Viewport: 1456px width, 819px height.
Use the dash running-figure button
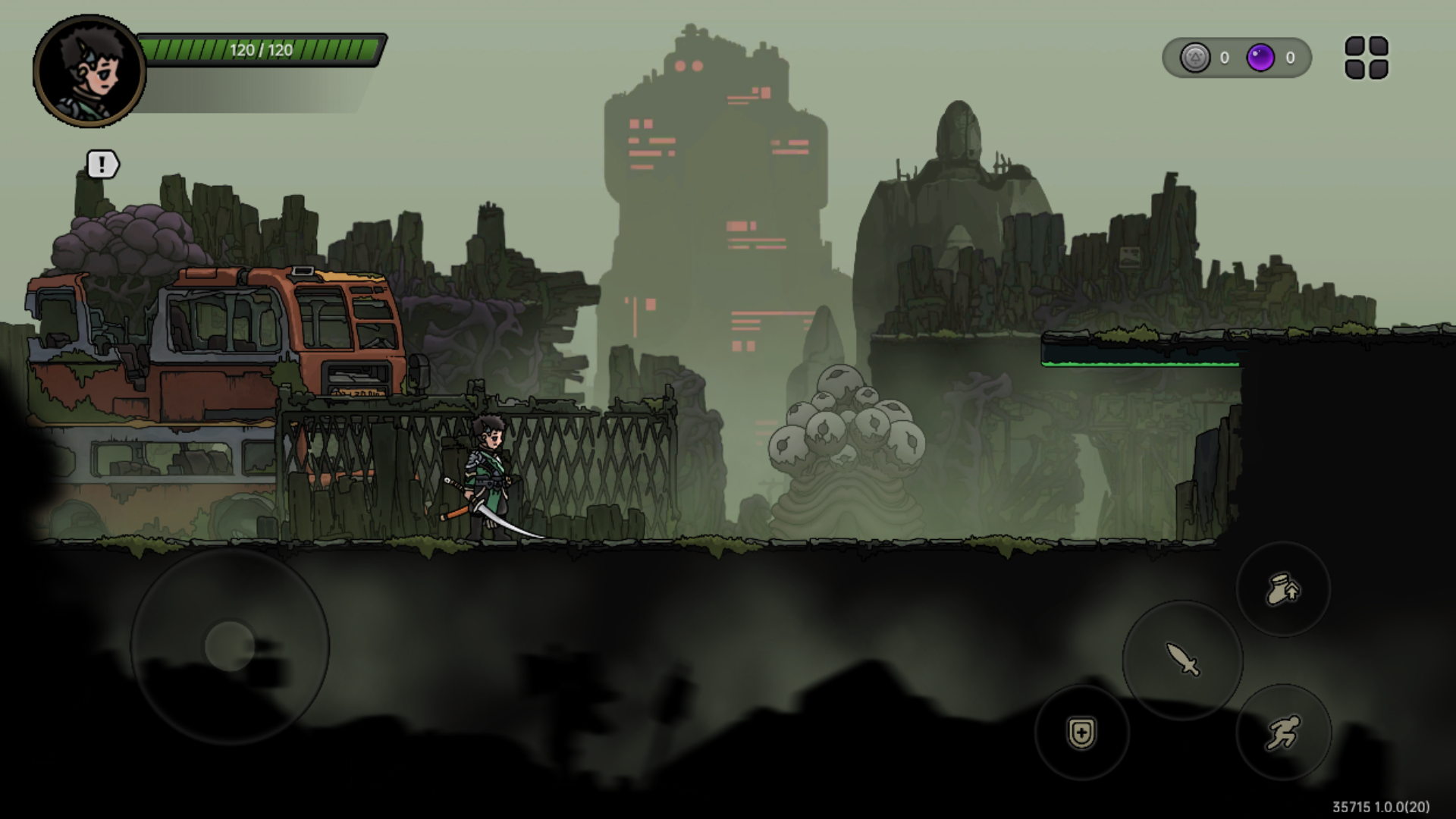pos(1283,733)
